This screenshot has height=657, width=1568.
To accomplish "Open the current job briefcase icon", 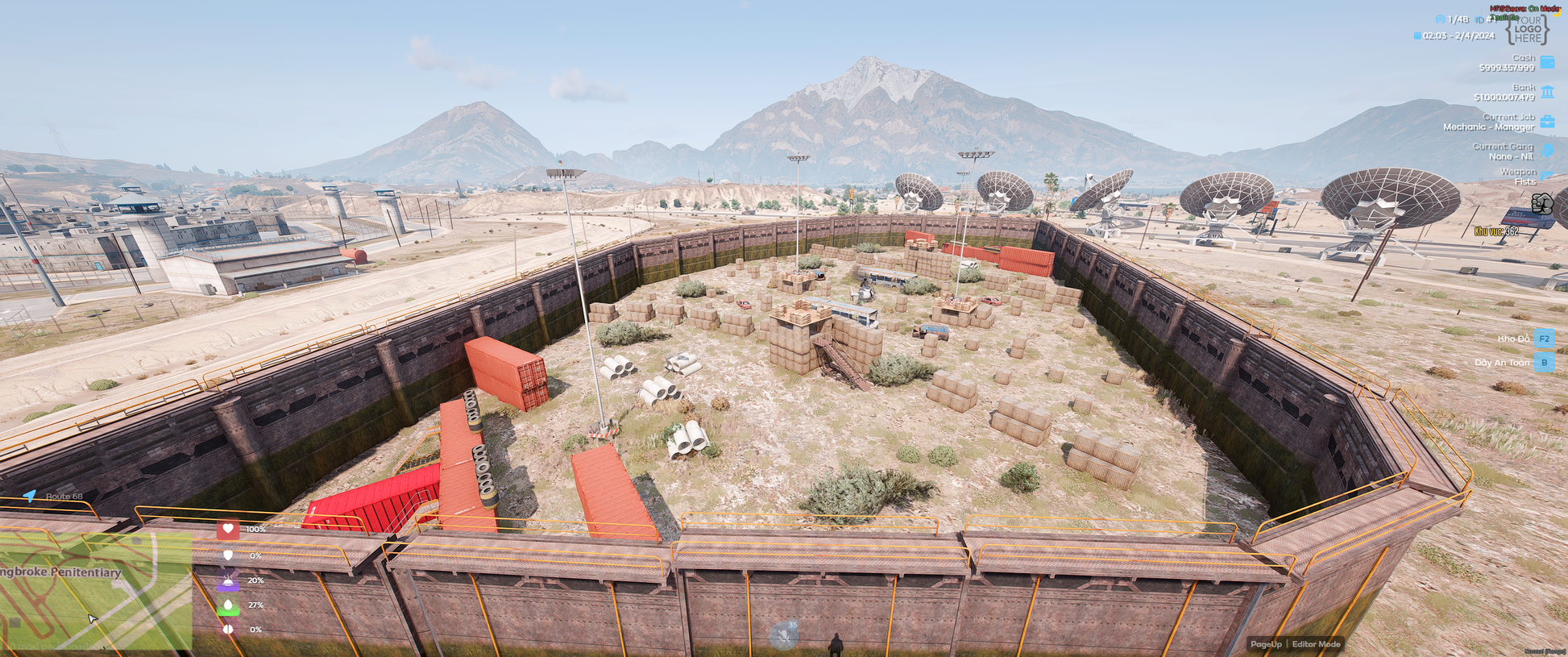I will (x=1547, y=122).
